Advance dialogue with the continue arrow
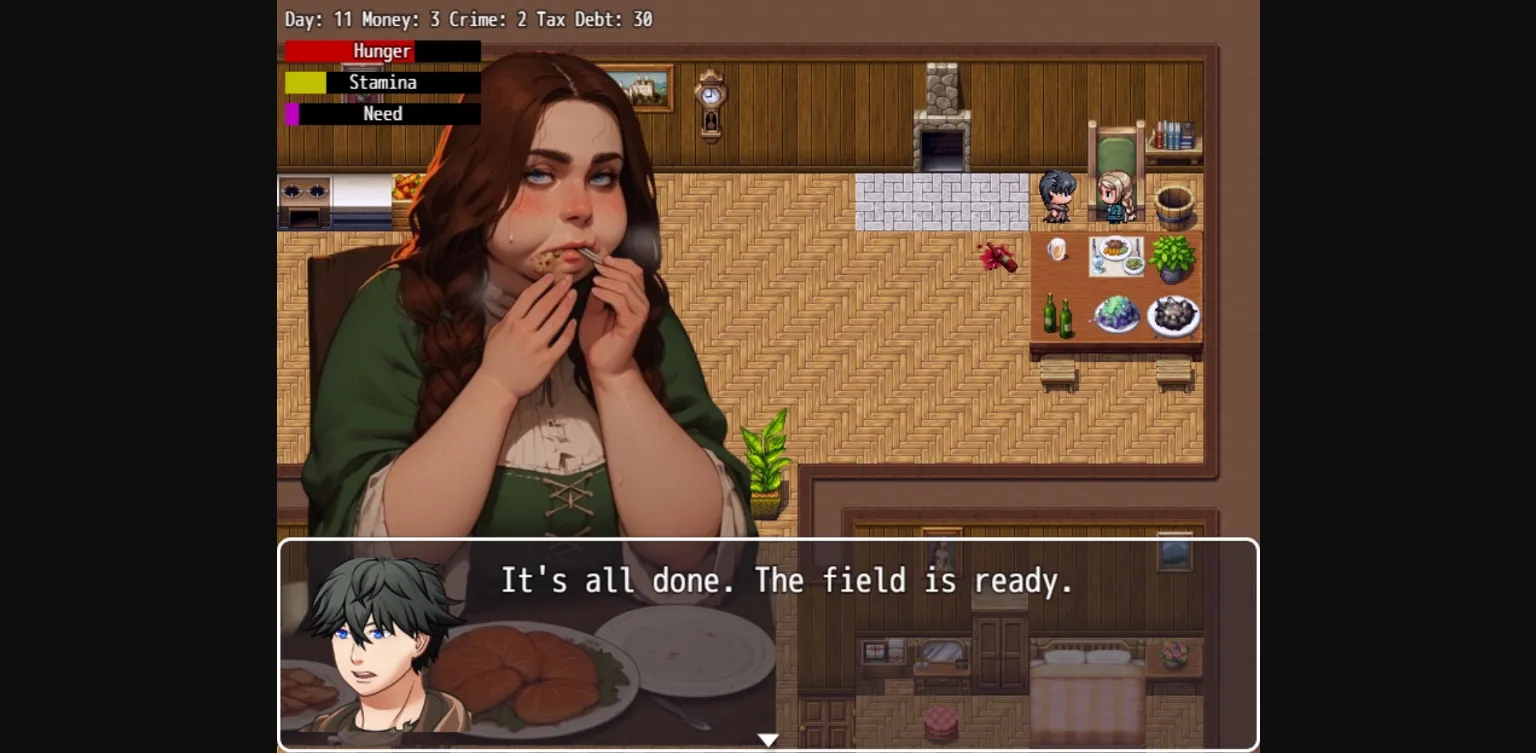 point(769,739)
